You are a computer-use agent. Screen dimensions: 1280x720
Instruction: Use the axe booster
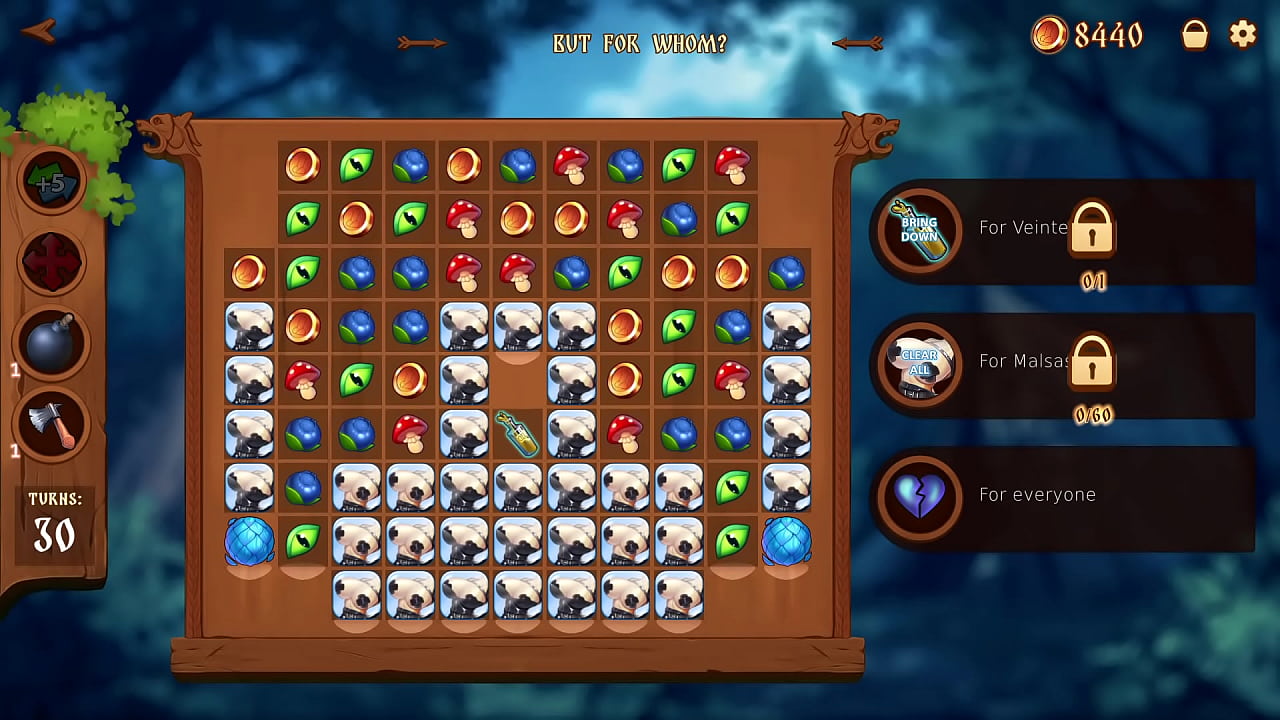click(x=51, y=423)
